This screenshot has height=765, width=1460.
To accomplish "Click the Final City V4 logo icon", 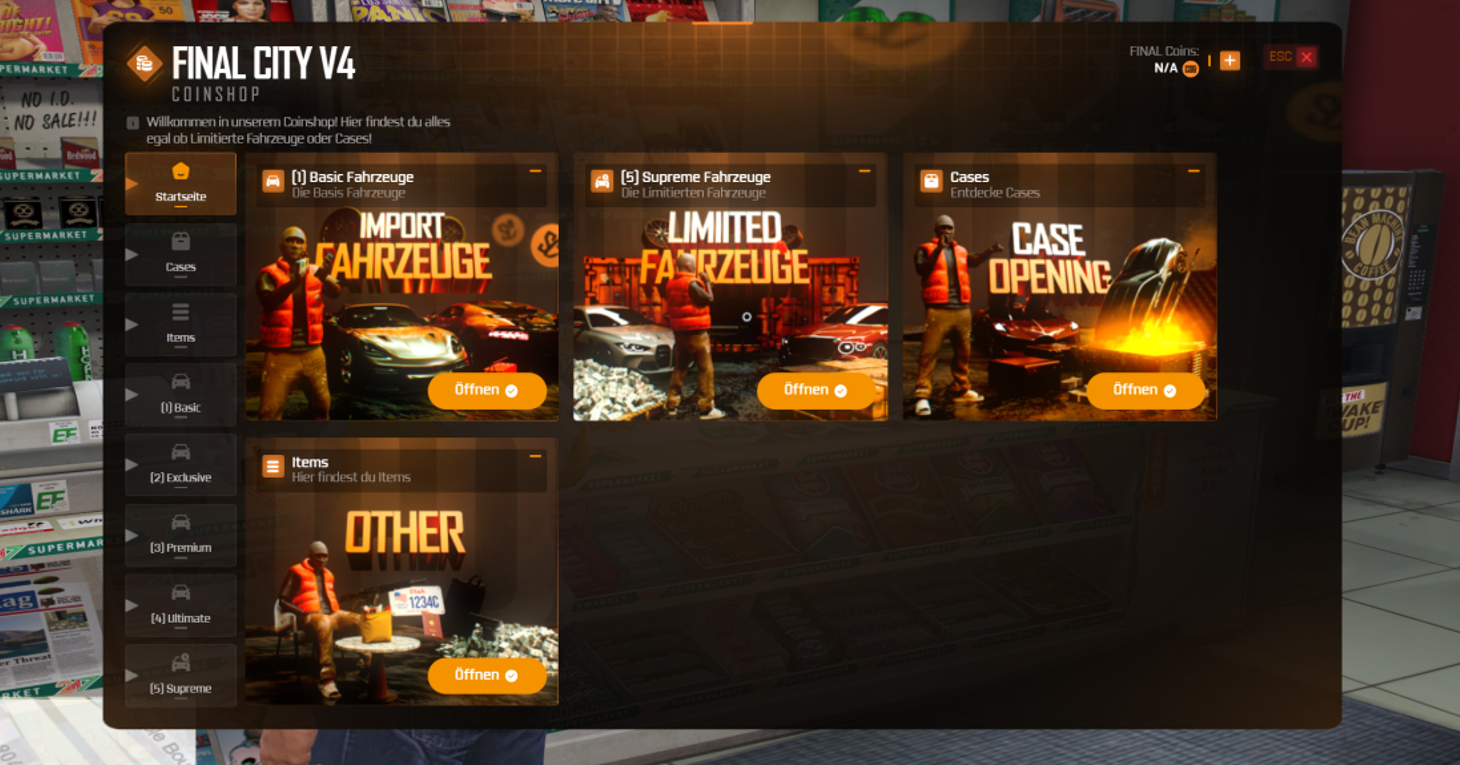I will (x=144, y=64).
